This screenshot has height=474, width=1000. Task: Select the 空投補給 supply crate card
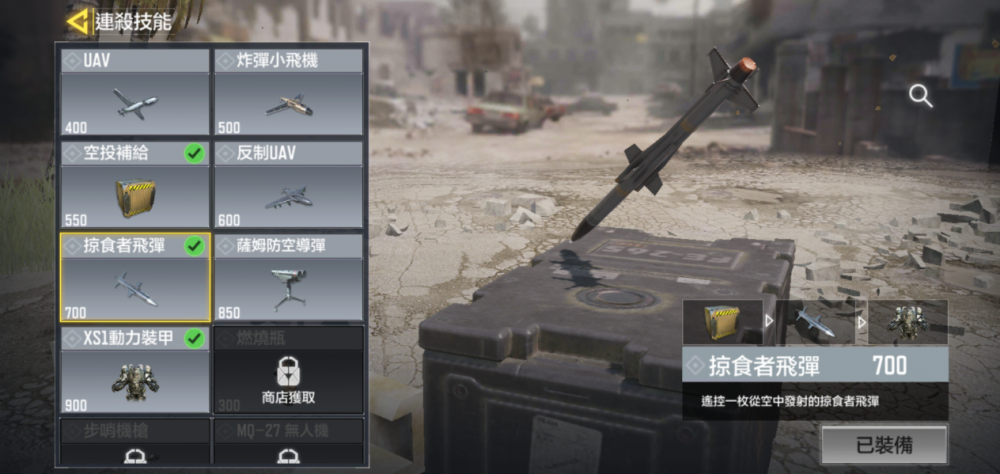[135, 184]
